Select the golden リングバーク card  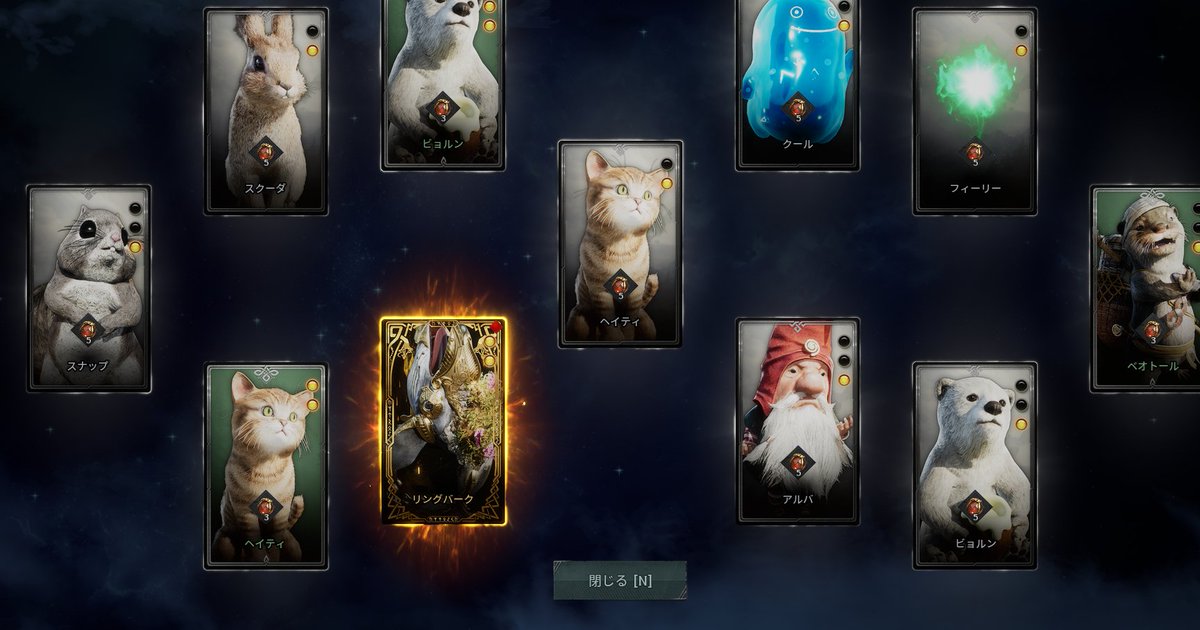(443, 421)
